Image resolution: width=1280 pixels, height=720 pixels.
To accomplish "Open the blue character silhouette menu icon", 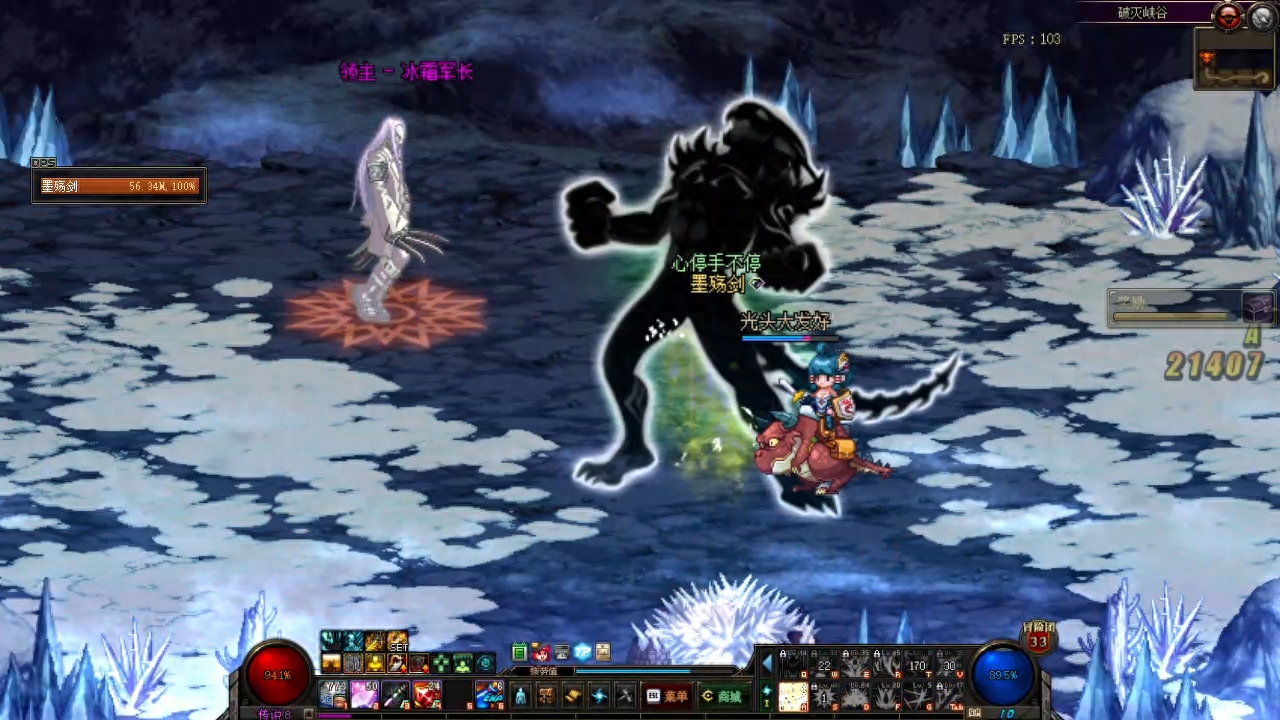I will coord(520,696).
